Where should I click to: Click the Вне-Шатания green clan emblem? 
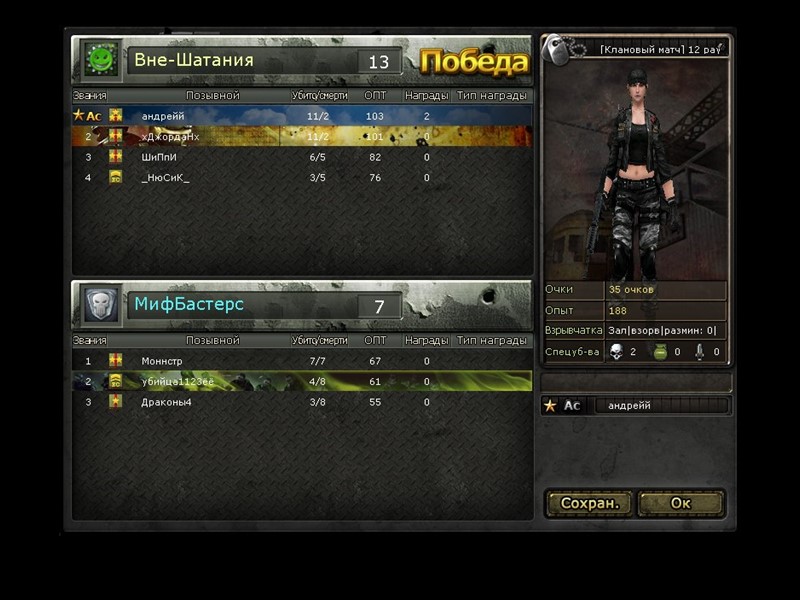click(101, 60)
